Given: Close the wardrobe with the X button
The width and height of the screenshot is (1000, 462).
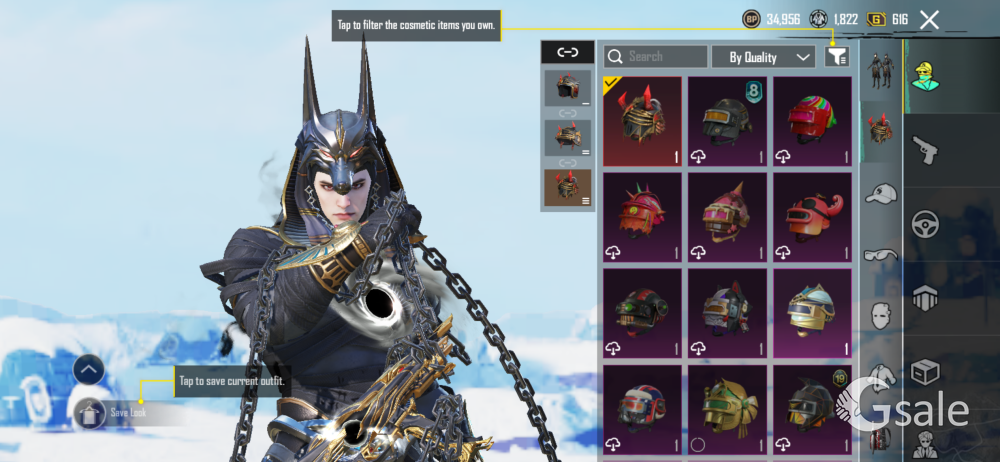Looking at the screenshot, I should [929, 19].
